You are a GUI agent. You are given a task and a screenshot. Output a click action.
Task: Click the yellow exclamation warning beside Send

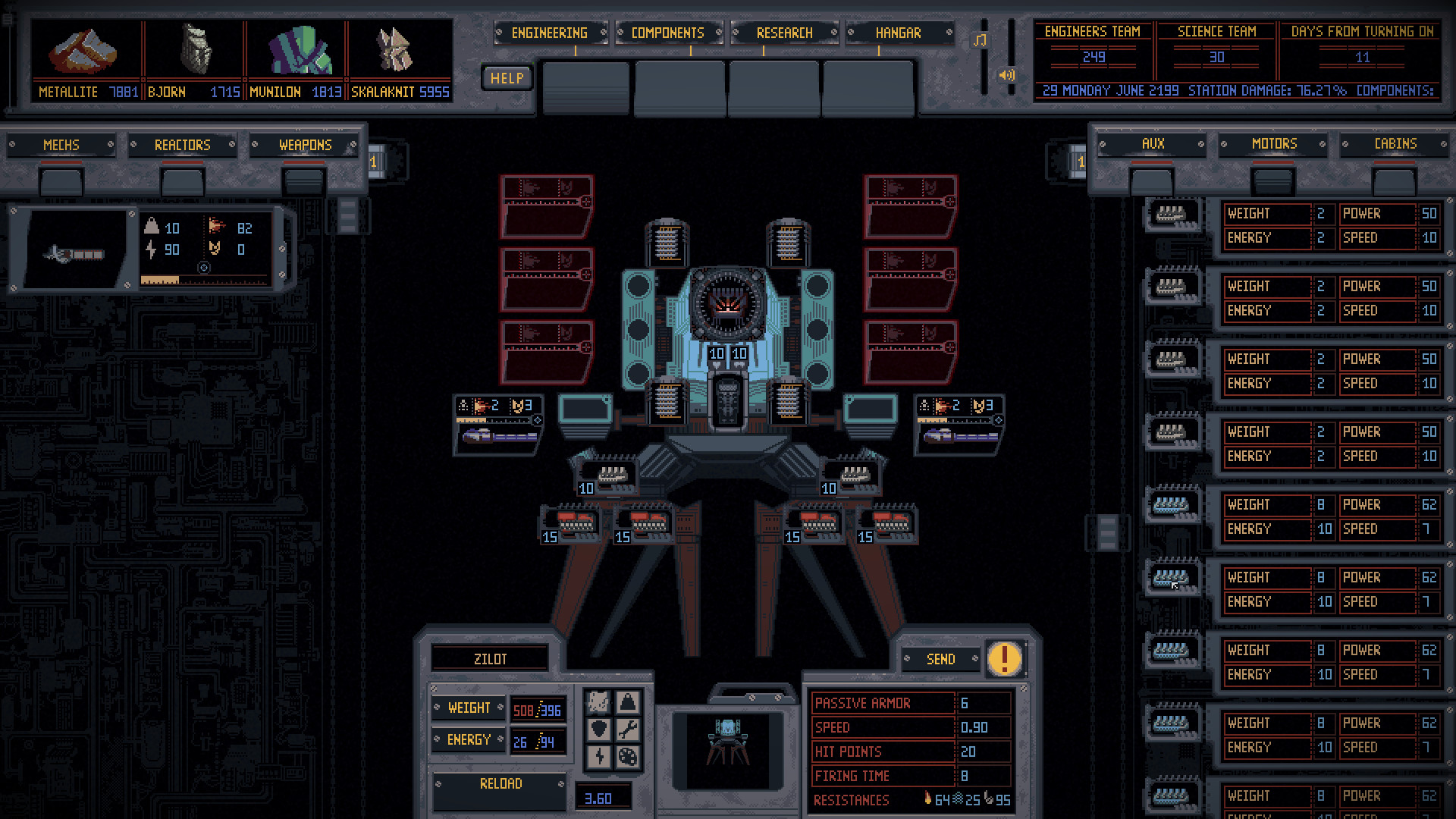click(1004, 659)
